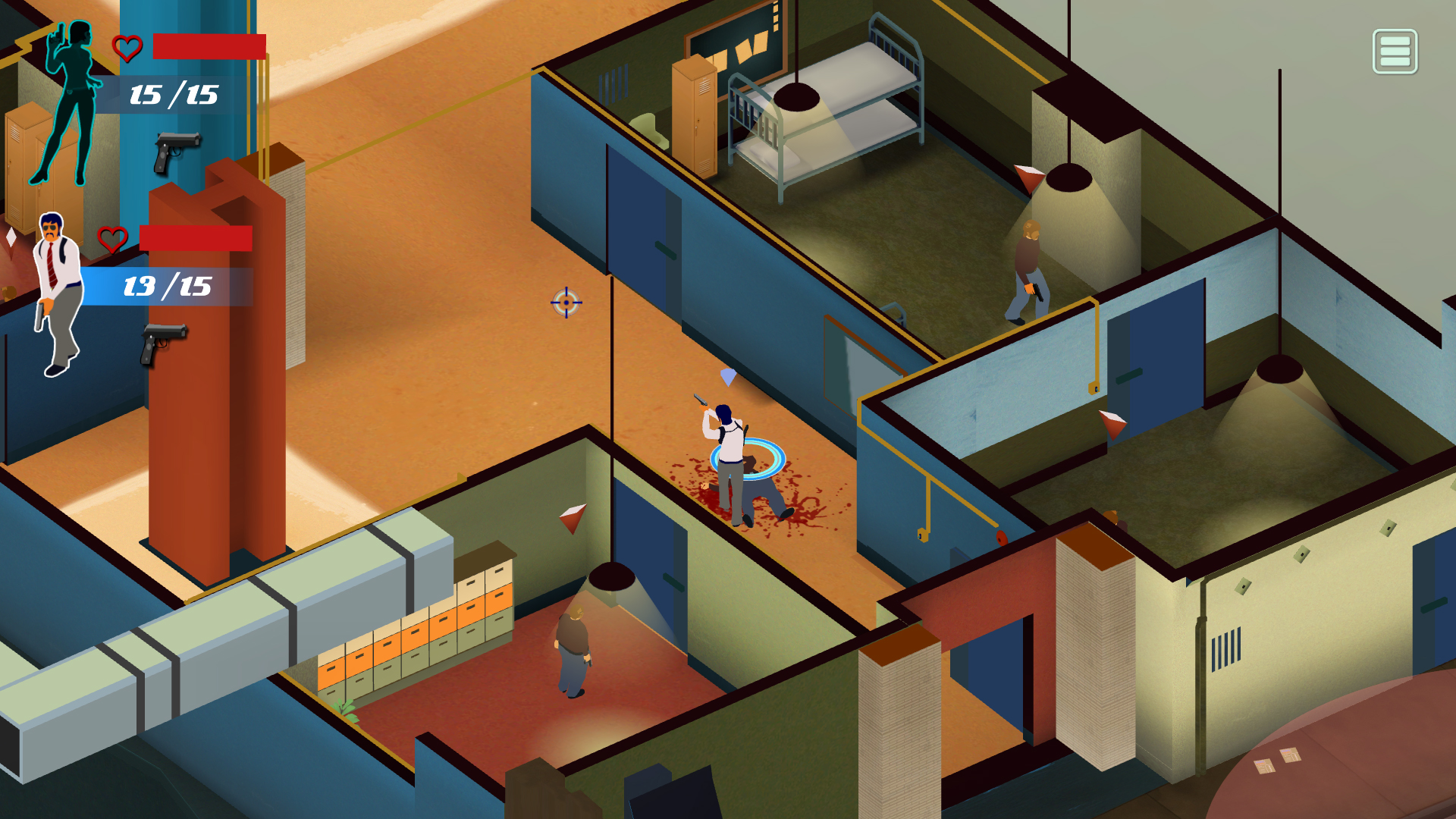Viewport: 1456px width, 819px height.
Task: Click the cone marker above the enemy near the bunk bed
Action: 1031,176
